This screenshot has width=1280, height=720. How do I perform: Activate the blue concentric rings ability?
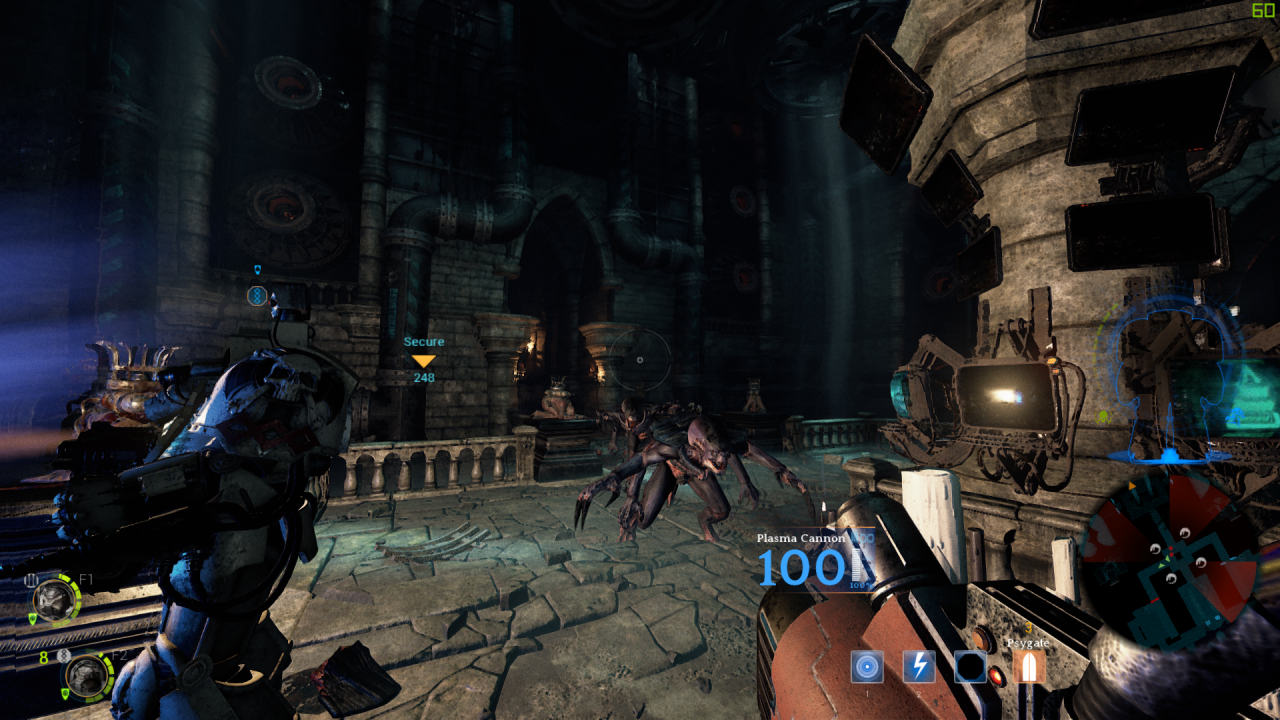(867, 667)
